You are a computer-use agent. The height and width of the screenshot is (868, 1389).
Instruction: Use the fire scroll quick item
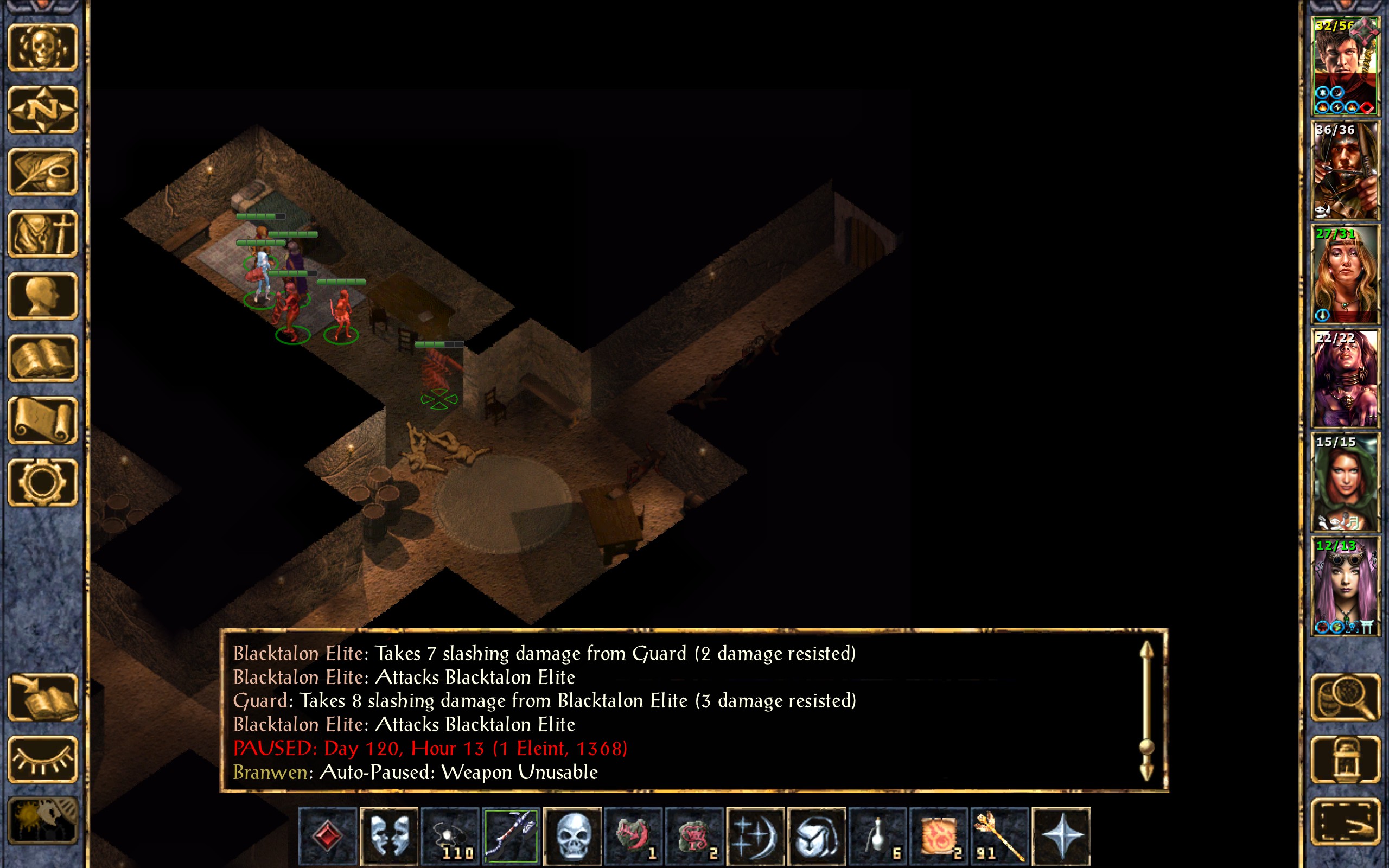click(x=939, y=836)
